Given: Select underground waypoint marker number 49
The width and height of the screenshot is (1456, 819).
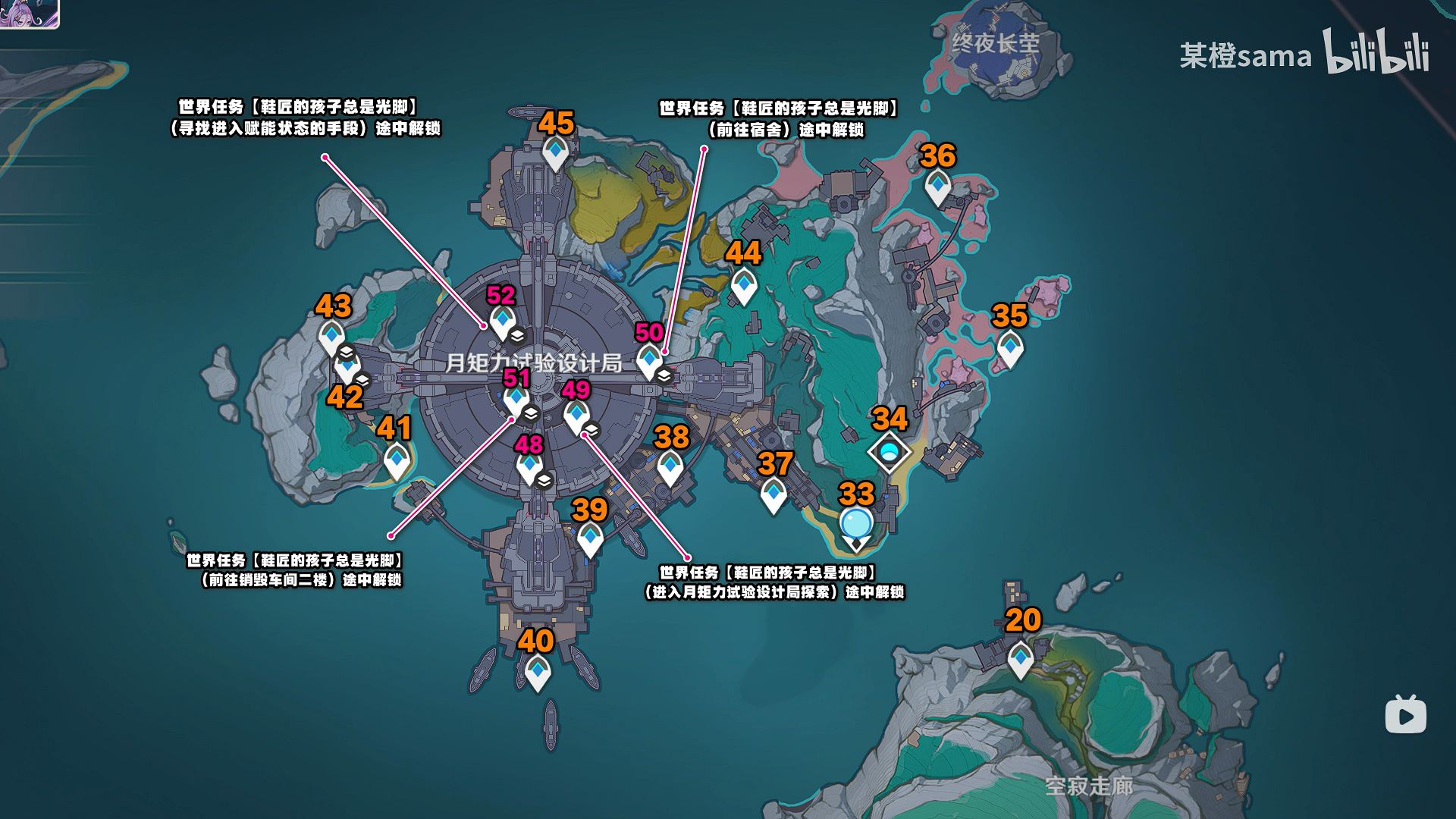Looking at the screenshot, I should pyautogui.click(x=576, y=416).
